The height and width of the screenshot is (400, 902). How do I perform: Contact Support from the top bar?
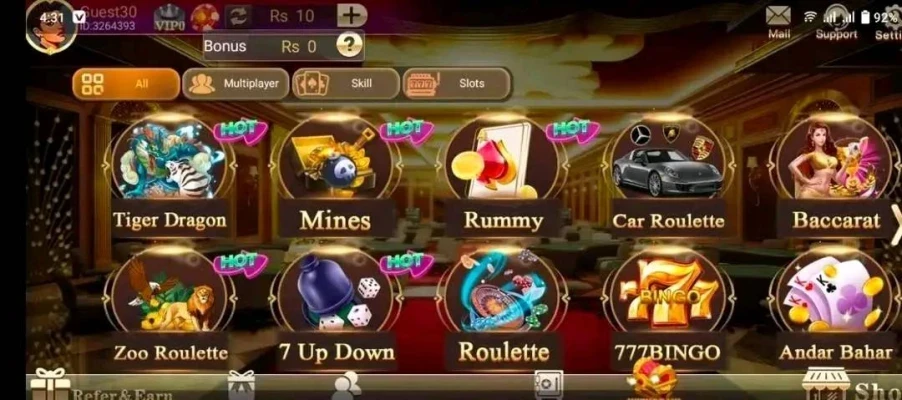click(836, 20)
